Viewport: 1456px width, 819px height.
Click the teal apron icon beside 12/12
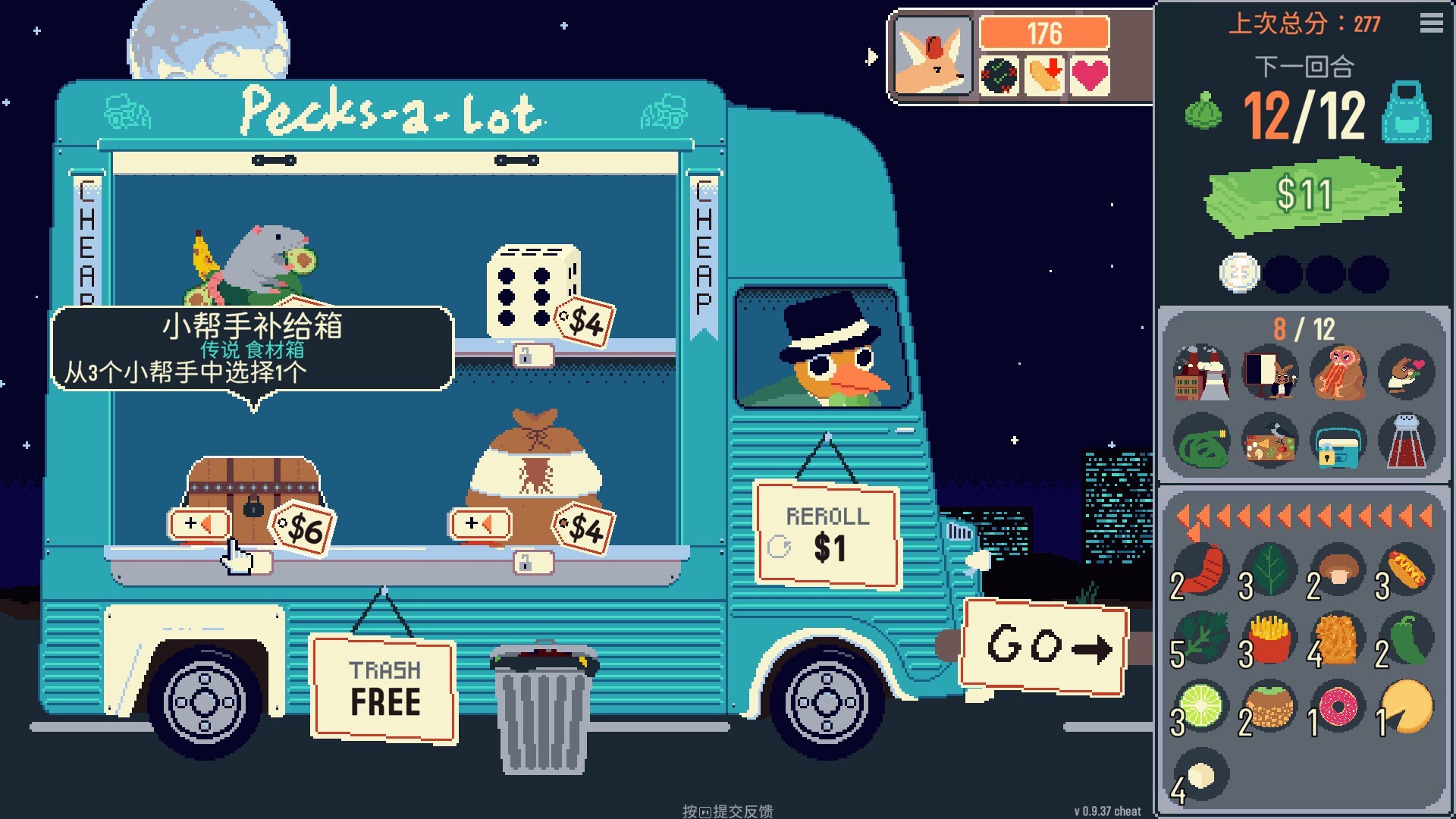(1408, 118)
